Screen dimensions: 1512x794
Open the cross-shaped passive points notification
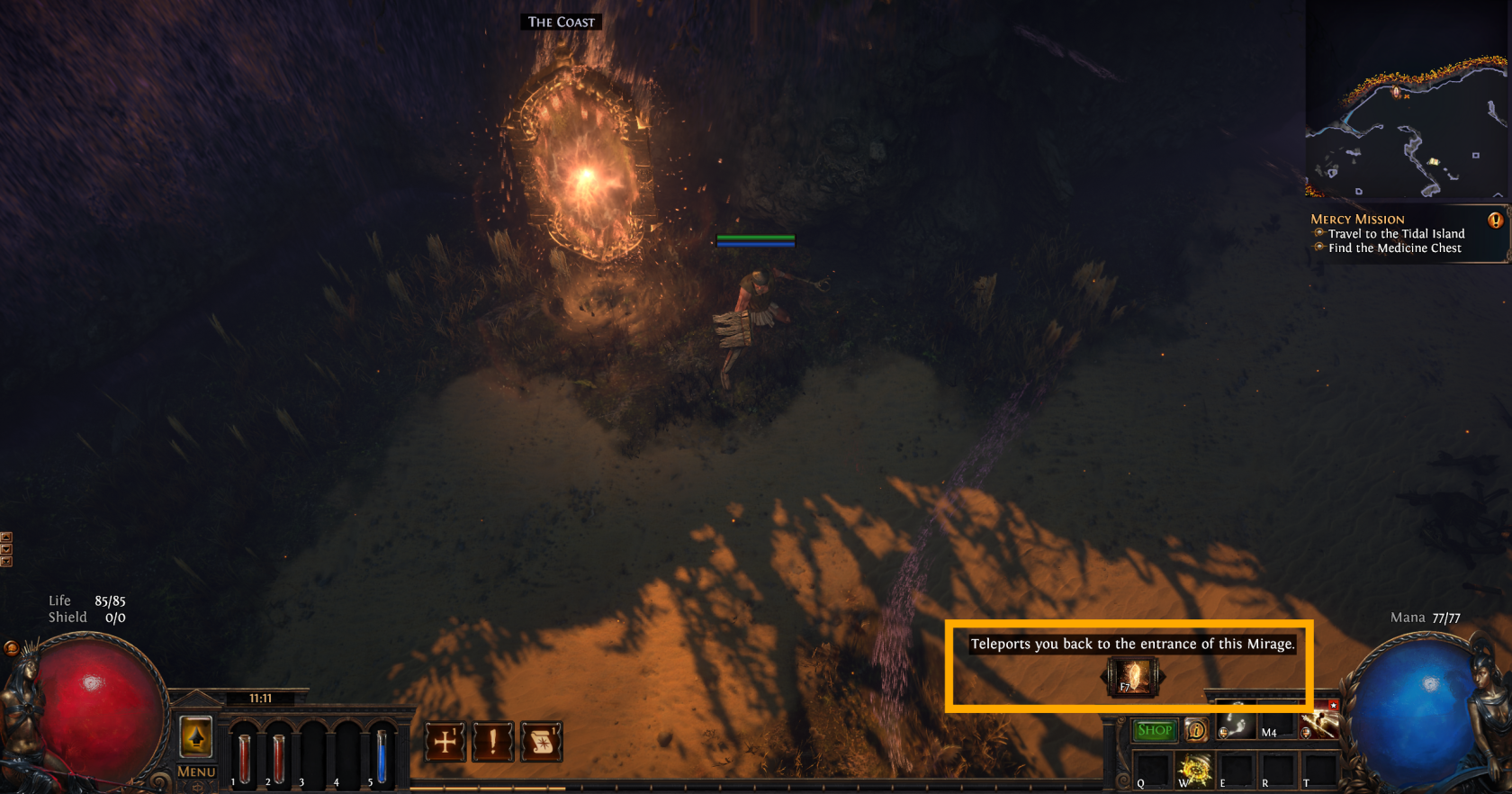tap(445, 742)
